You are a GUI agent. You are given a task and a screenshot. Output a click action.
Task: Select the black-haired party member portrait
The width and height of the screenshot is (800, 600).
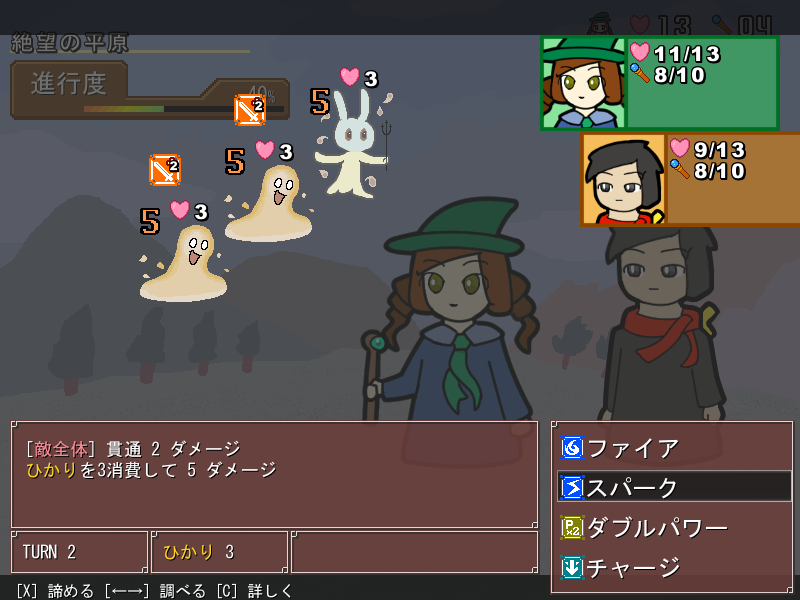pyautogui.click(x=624, y=179)
